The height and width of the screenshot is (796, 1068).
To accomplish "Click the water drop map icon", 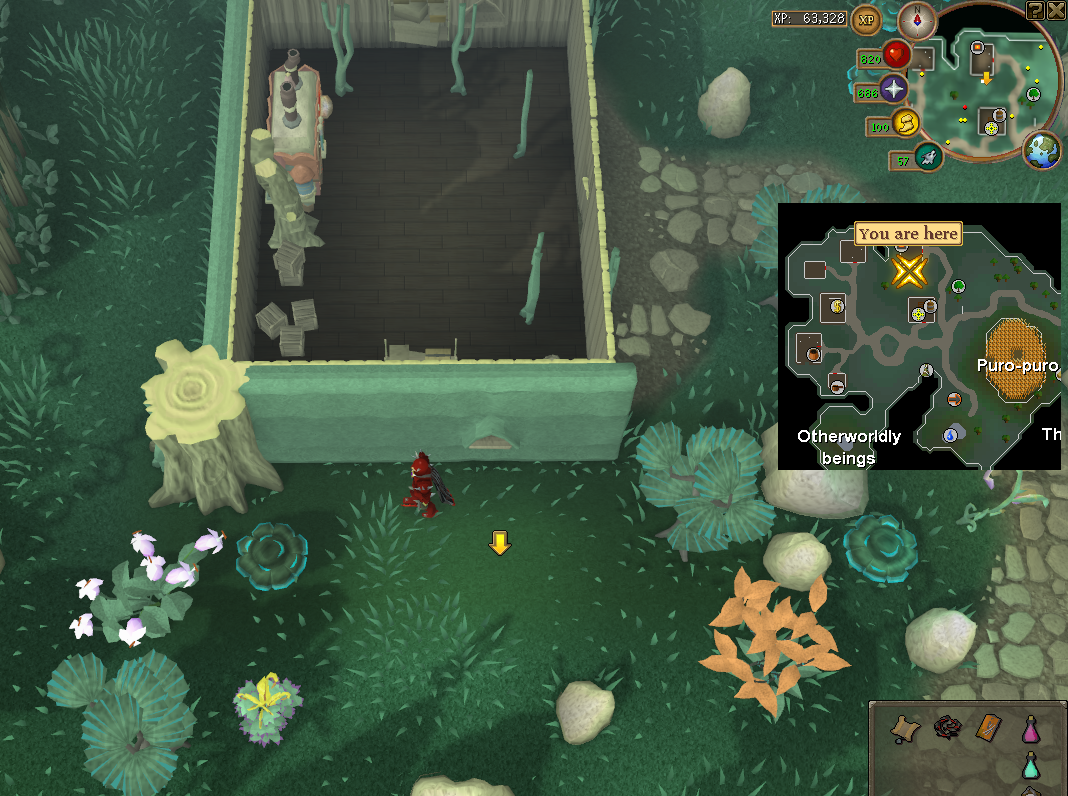I will (x=952, y=434).
